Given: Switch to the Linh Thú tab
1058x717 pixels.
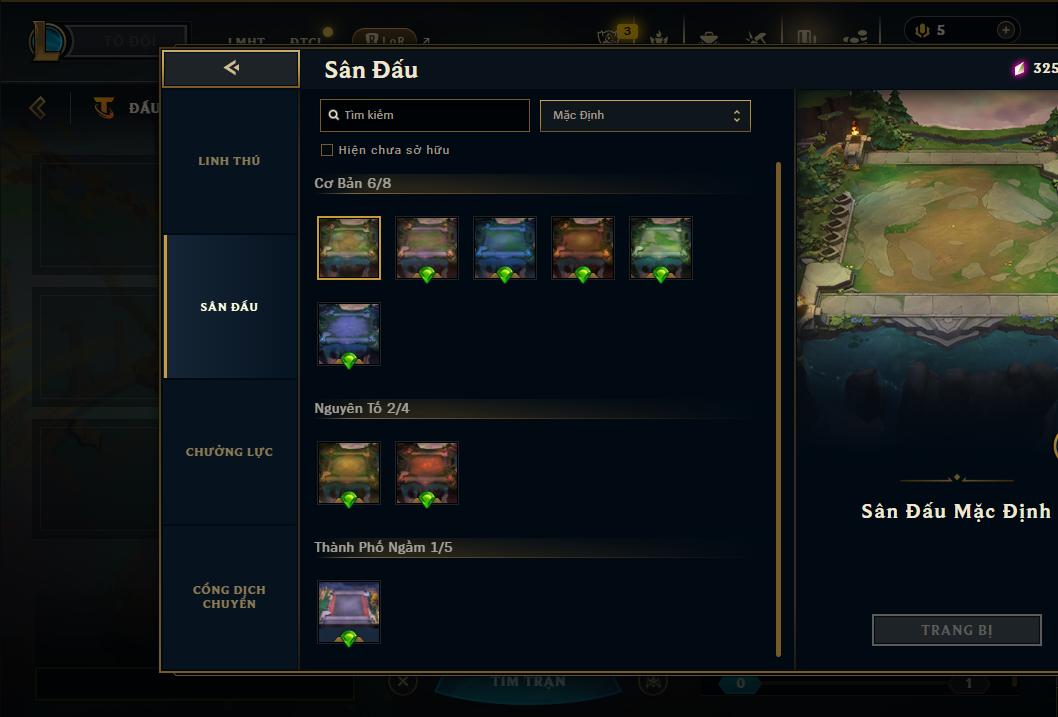Looking at the screenshot, I should pos(229,161).
